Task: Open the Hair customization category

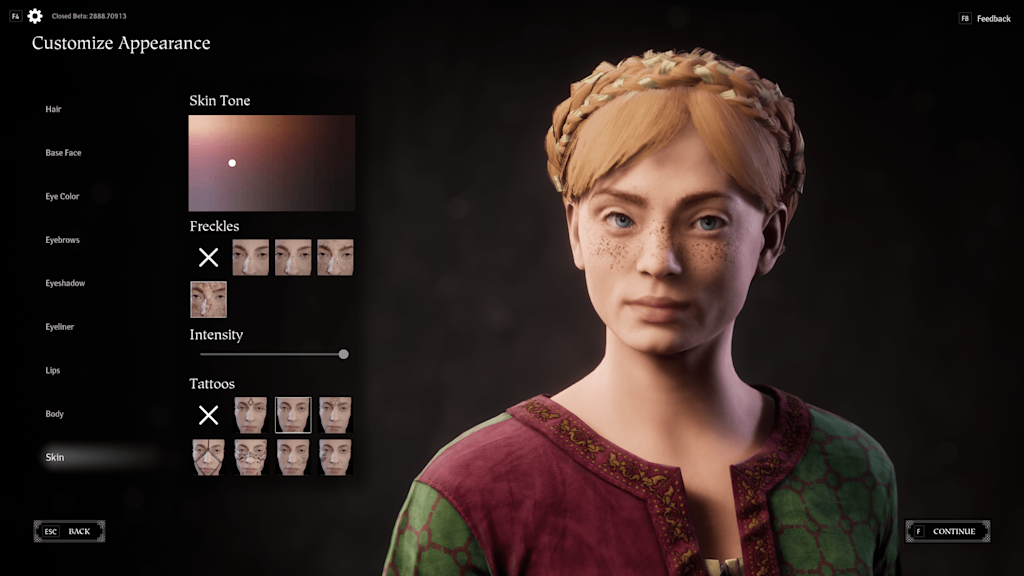Action: tap(54, 109)
